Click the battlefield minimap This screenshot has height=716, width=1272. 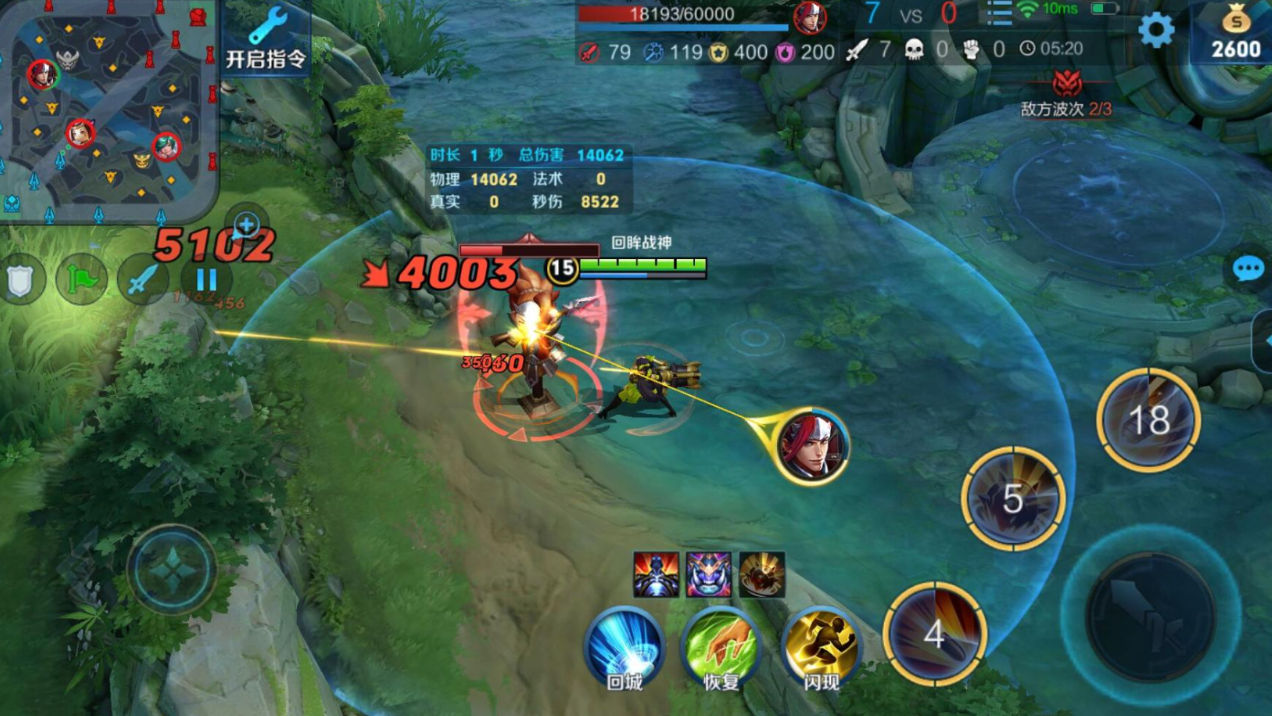pos(108,110)
